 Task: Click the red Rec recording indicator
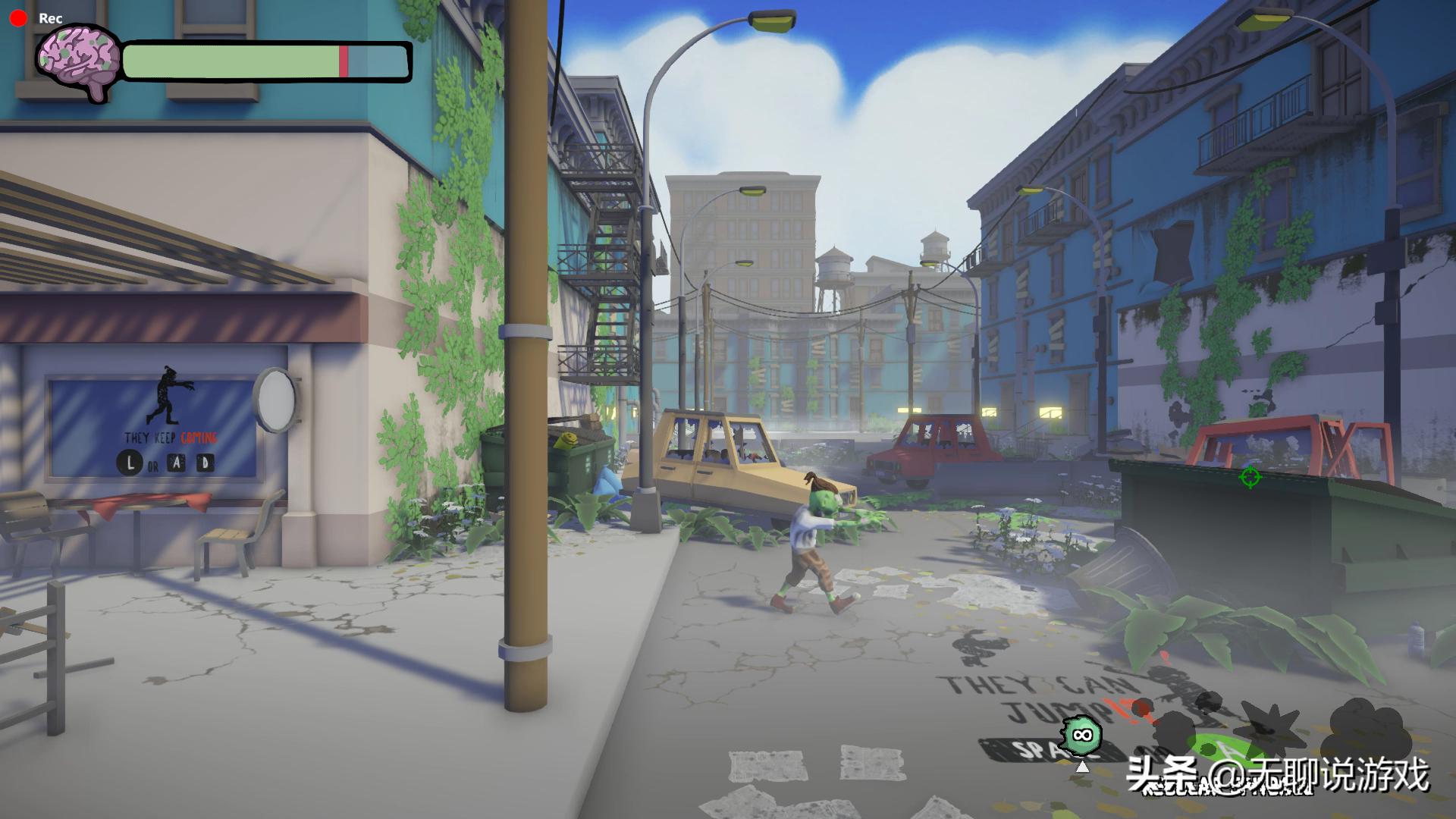[x=18, y=18]
